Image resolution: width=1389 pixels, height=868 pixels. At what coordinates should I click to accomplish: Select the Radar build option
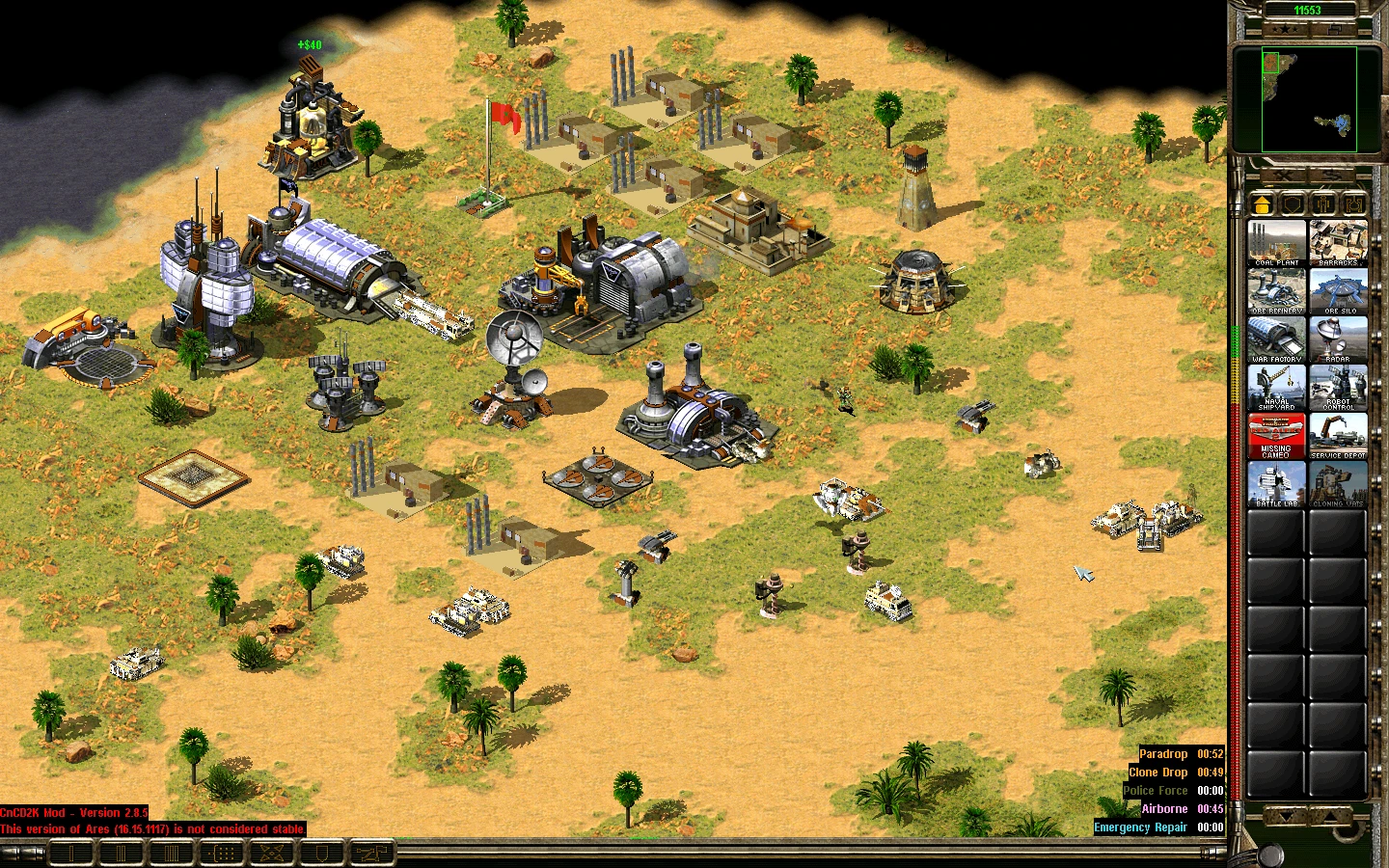[1338, 339]
